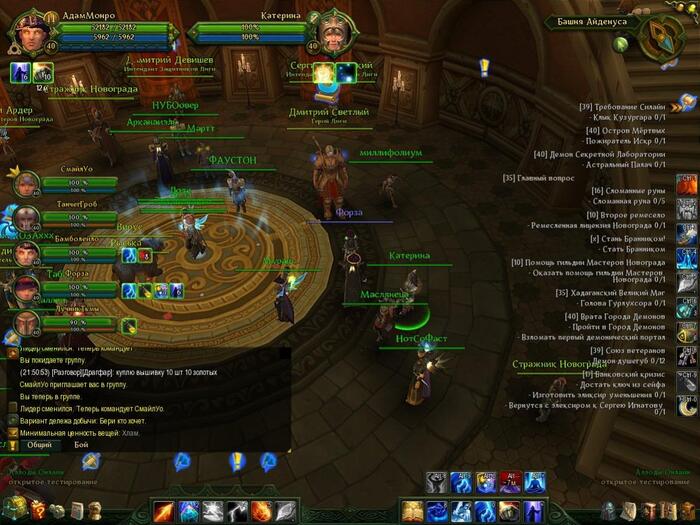Activate the crescent moon side-bar skill
The height and width of the screenshot is (525, 700).
(687, 406)
